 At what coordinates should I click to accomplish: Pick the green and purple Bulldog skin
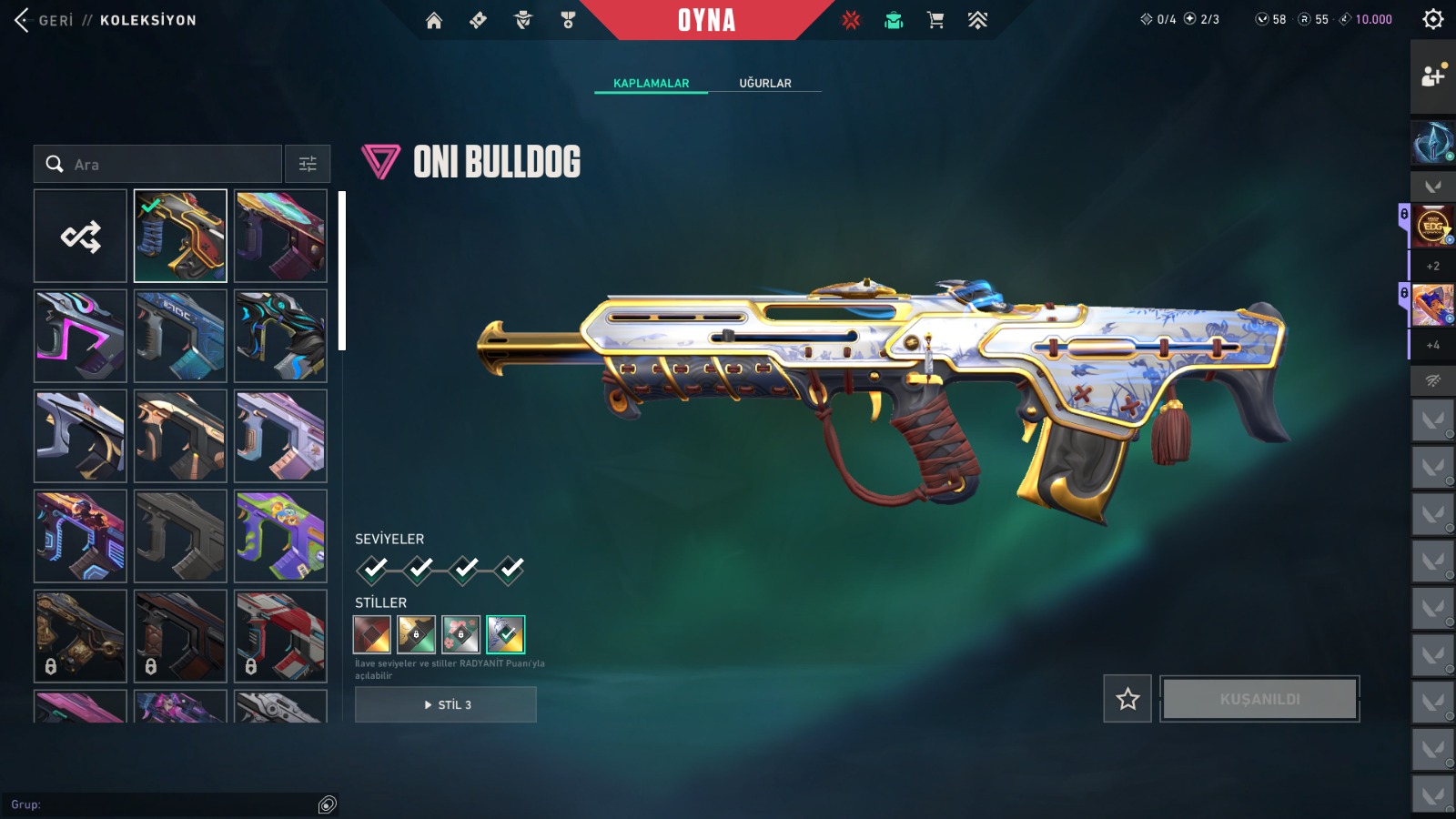tap(280, 536)
